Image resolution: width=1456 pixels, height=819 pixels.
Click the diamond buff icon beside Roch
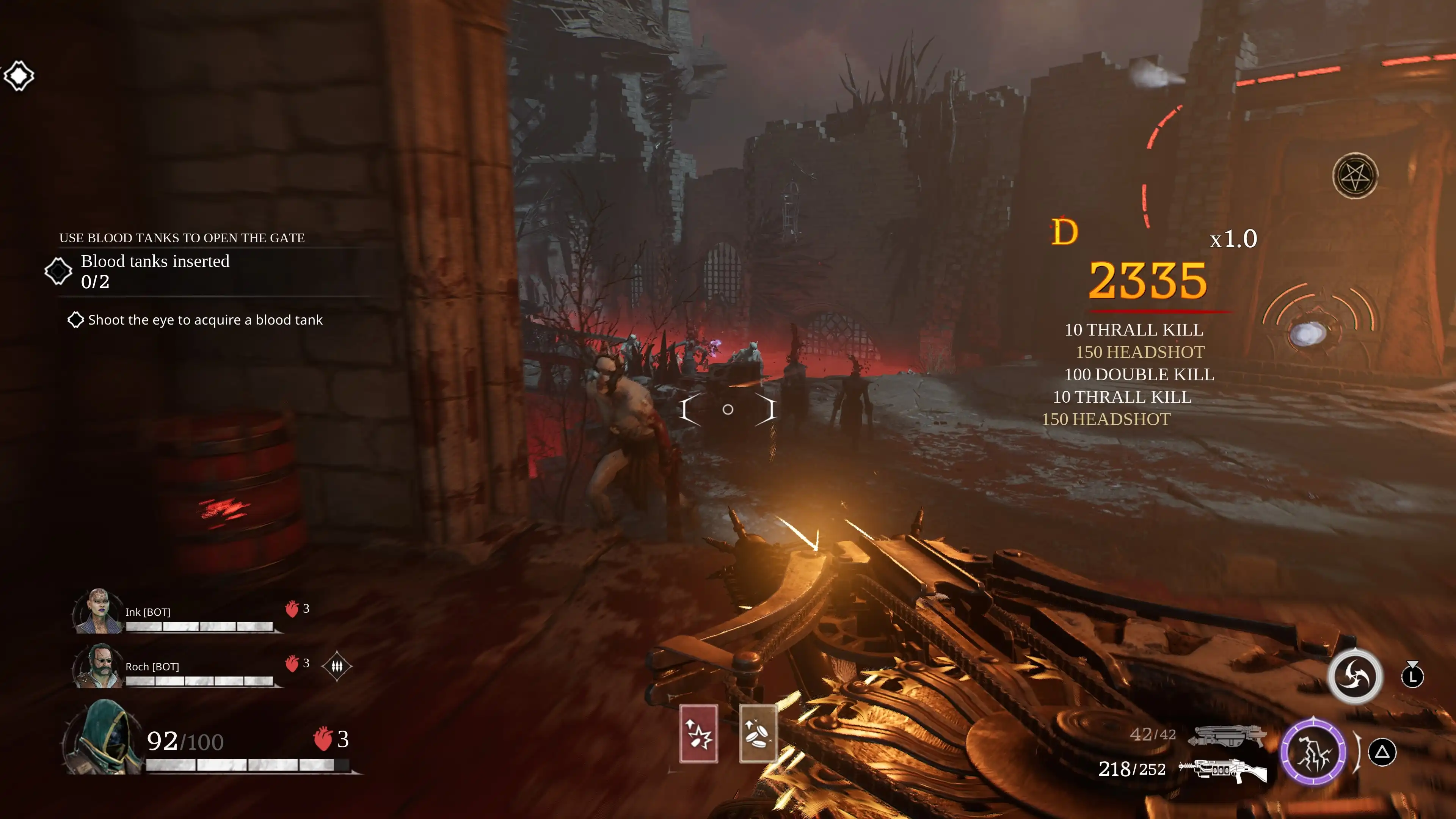(x=337, y=667)
